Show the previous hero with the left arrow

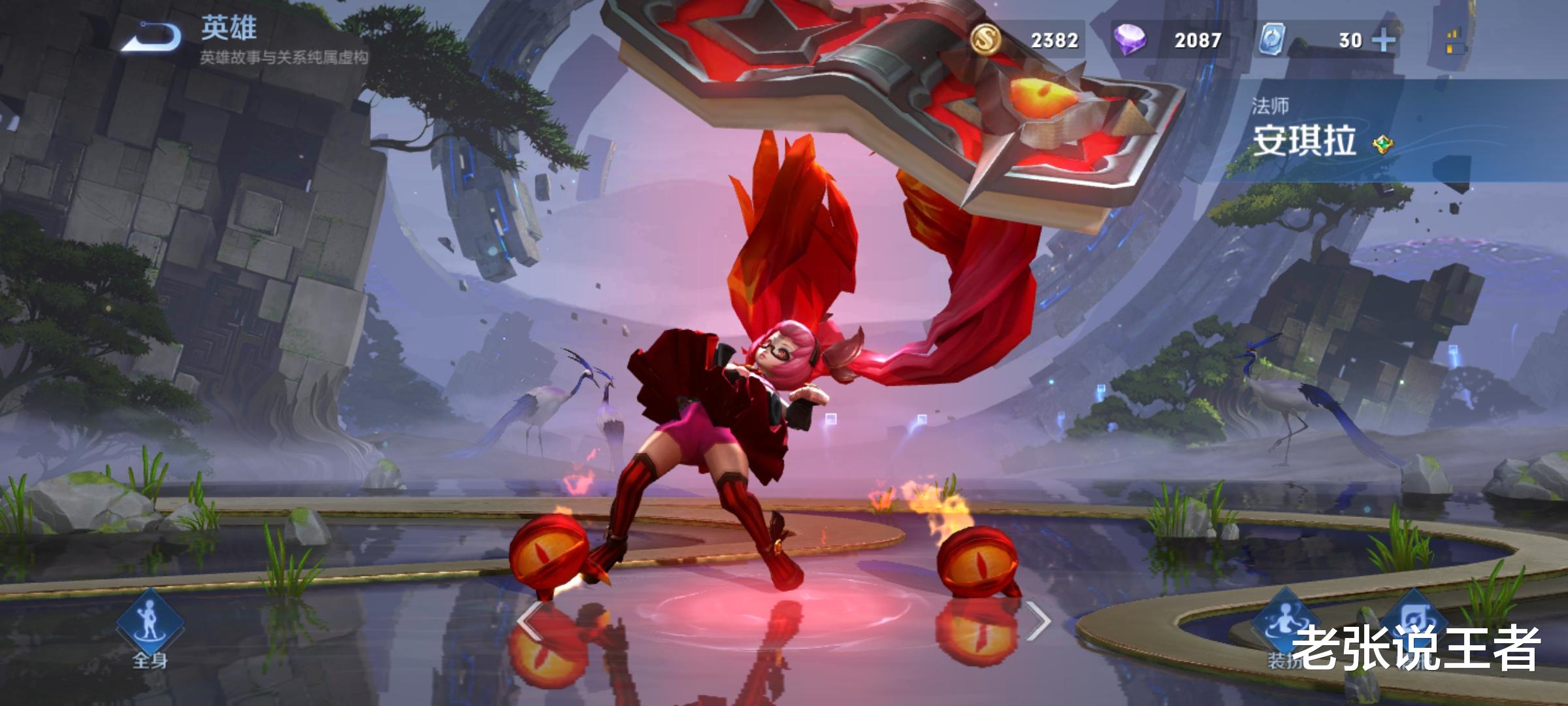pyautogui.click(x=529, y=621)
